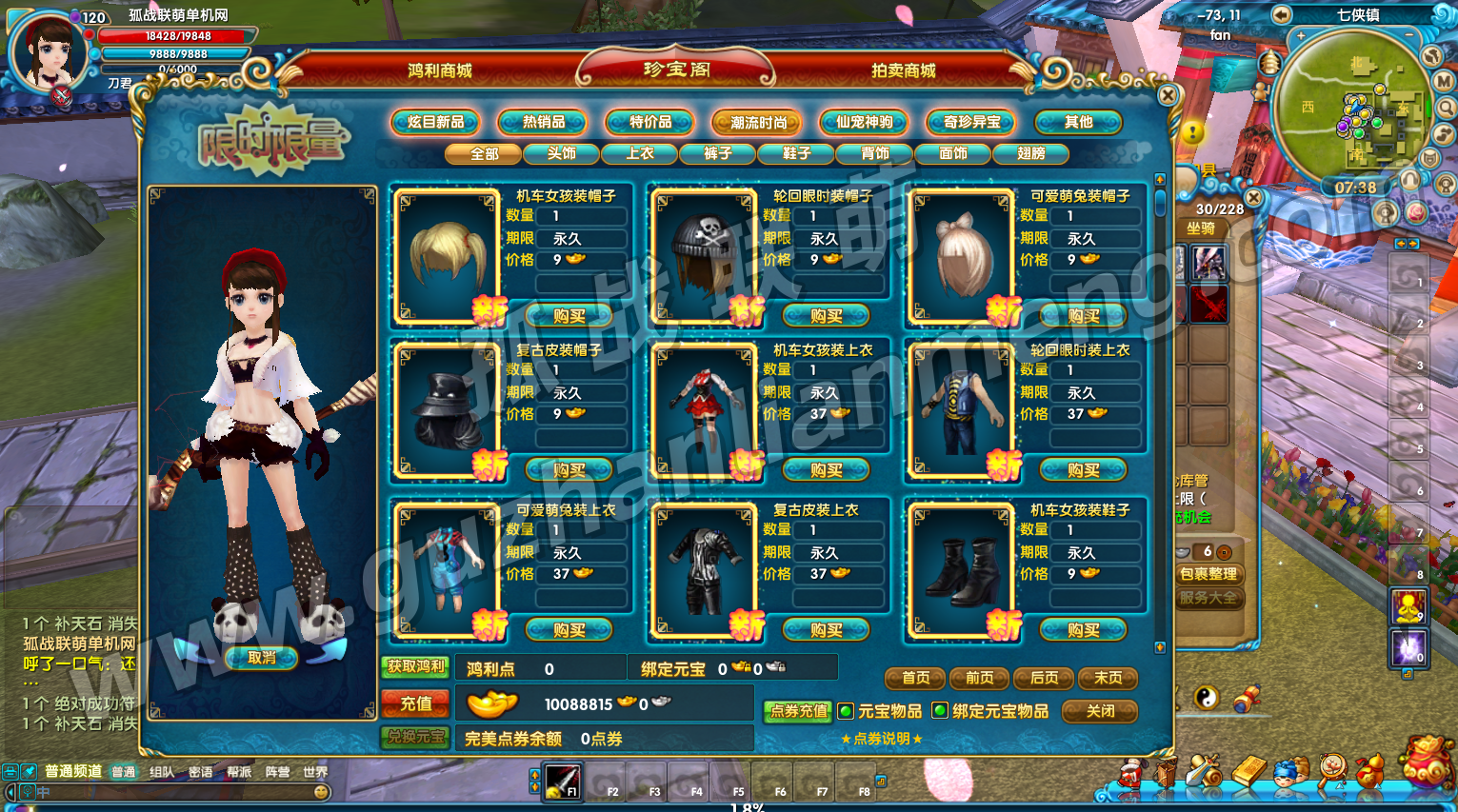Show the 鞋子 shoes subcategory
The width and height of the screenshot is (1458, 812).
pyautogui.click(x=796, y=153)
